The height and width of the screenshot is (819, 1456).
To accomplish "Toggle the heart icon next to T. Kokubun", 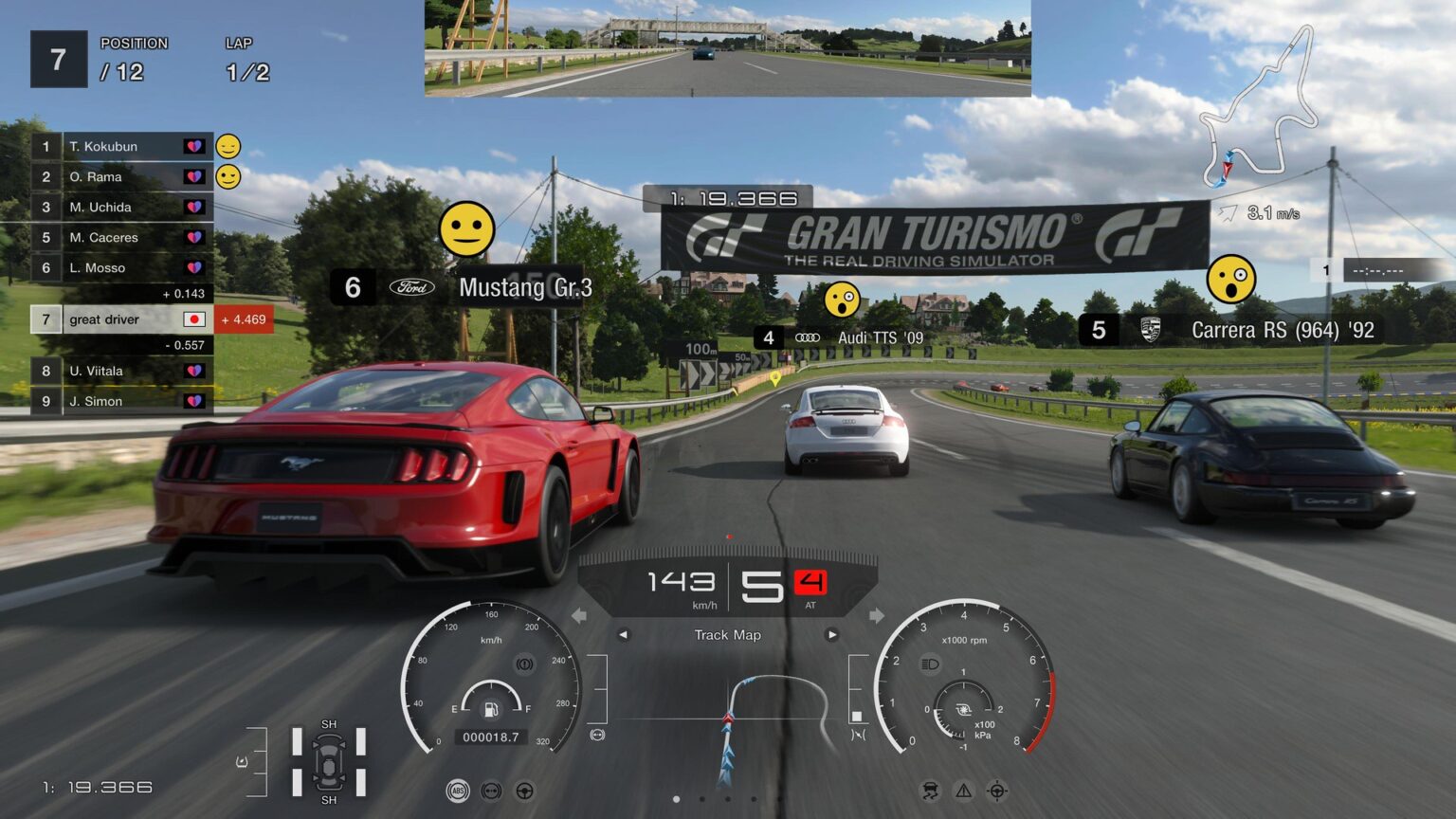I will coord(196,146).
